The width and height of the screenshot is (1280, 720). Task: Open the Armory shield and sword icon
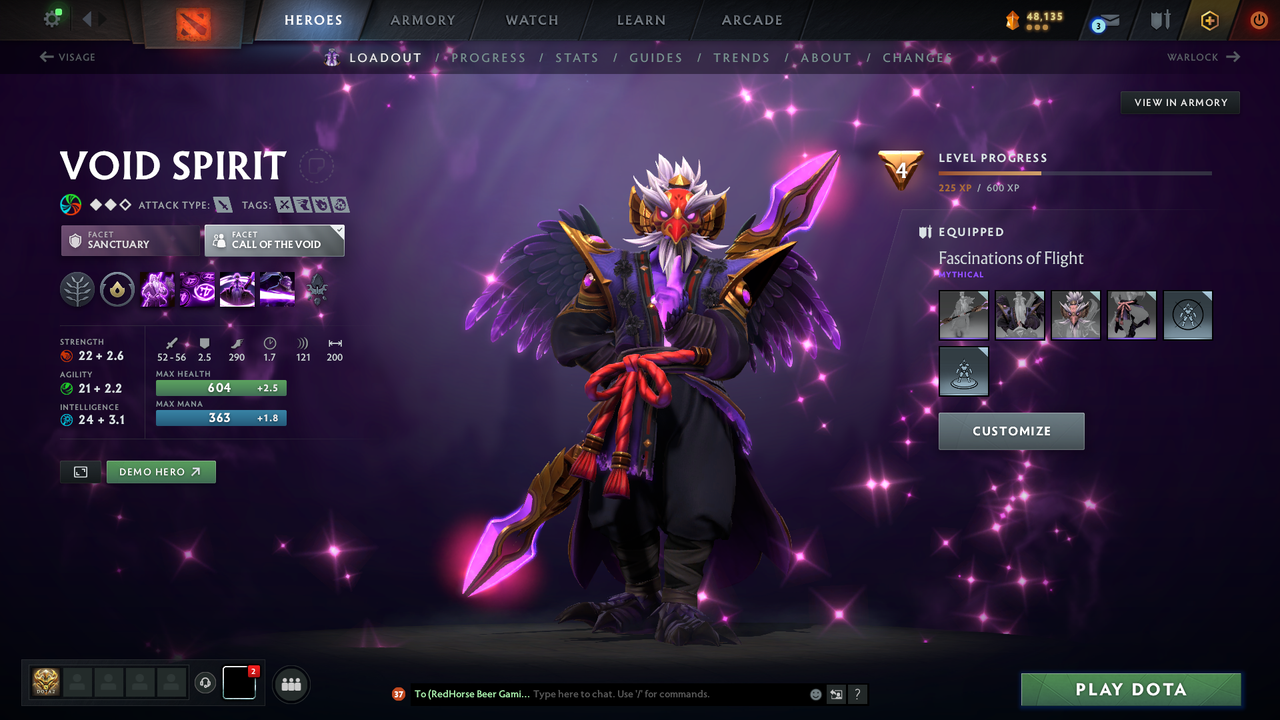[1160, 19]
